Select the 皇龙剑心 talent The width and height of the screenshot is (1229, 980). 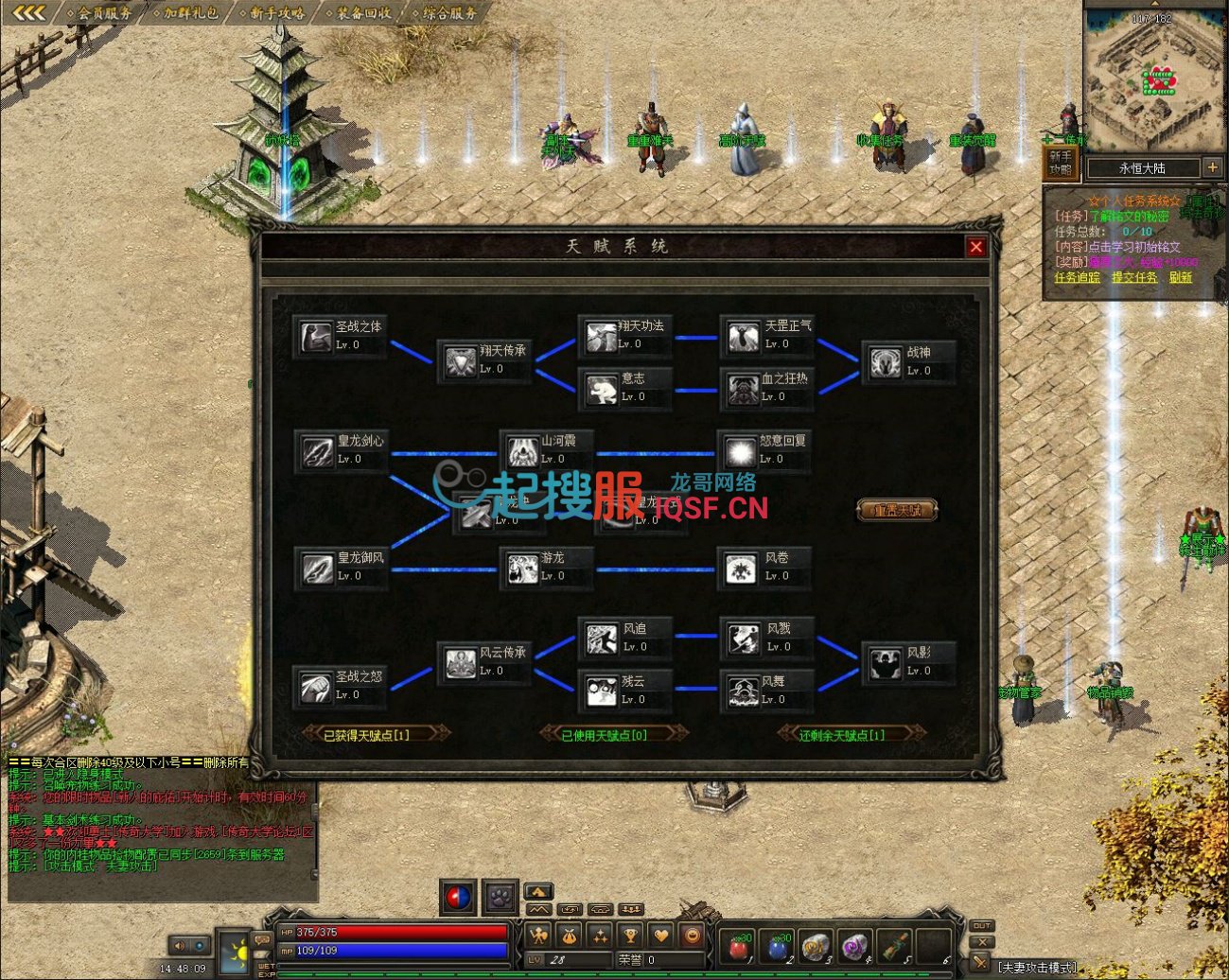tap(318, 450)
